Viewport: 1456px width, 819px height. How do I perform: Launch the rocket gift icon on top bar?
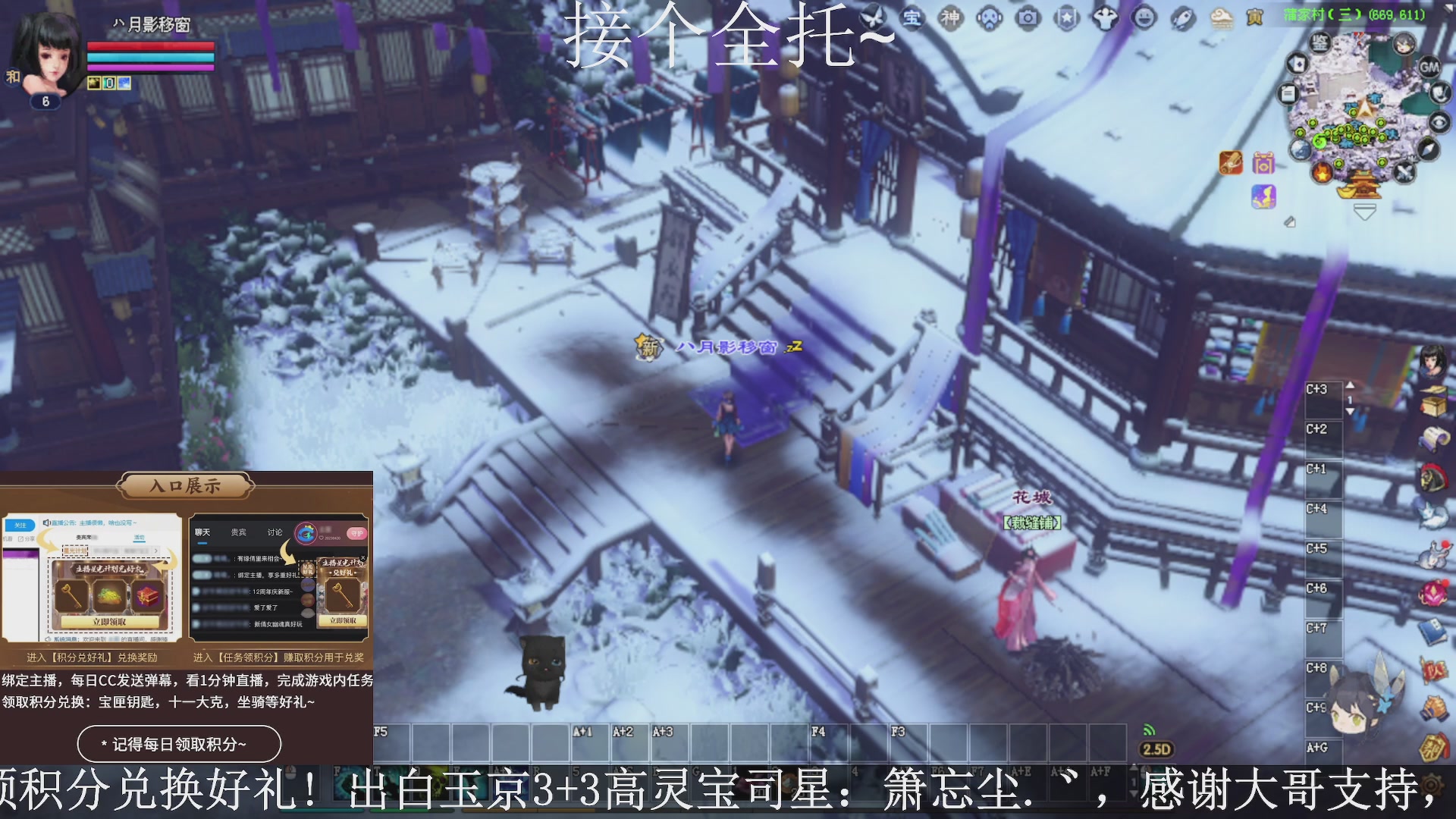coord(1182,17)
